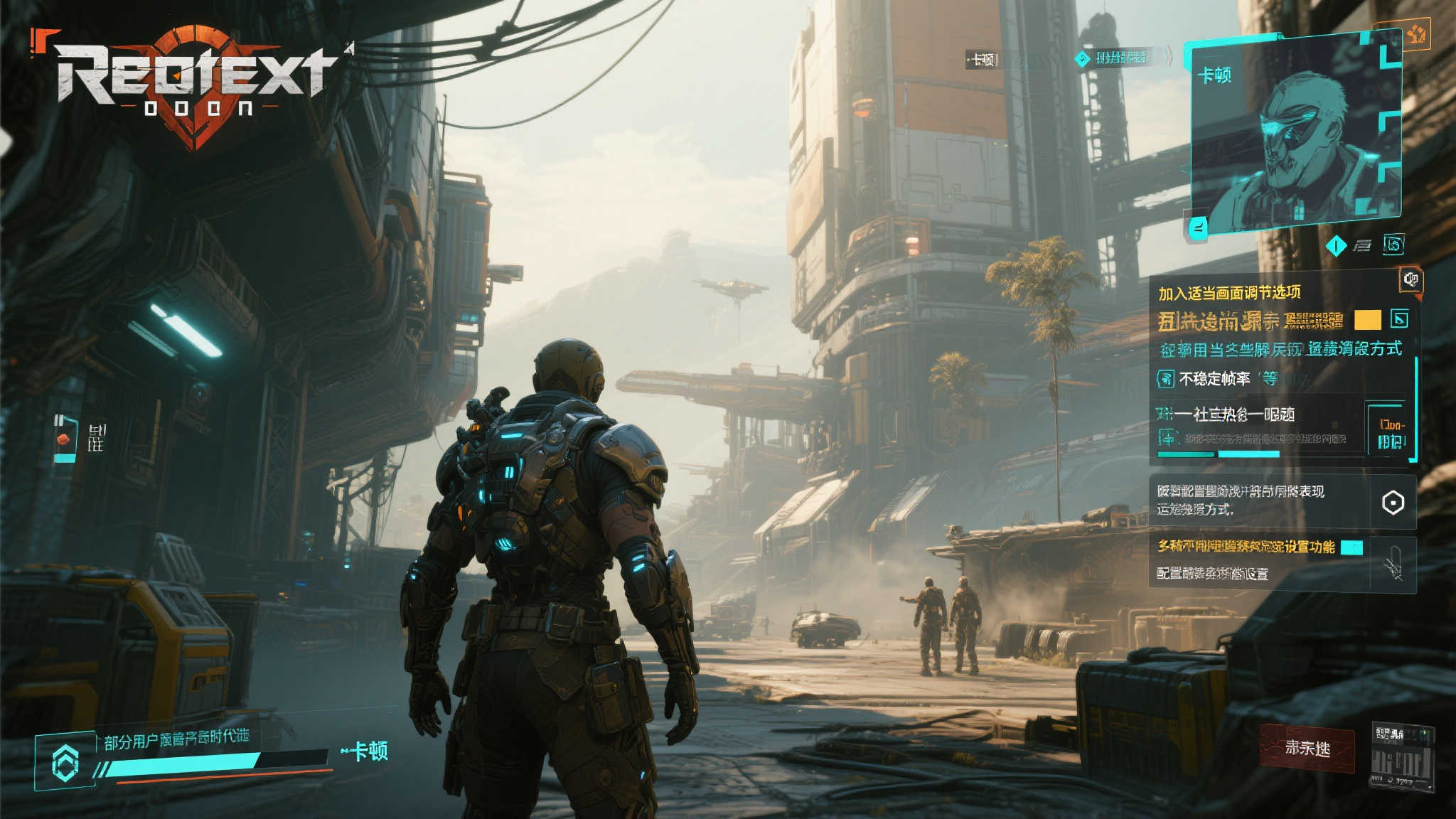Click the orange-text button in the options panel

1391,433
